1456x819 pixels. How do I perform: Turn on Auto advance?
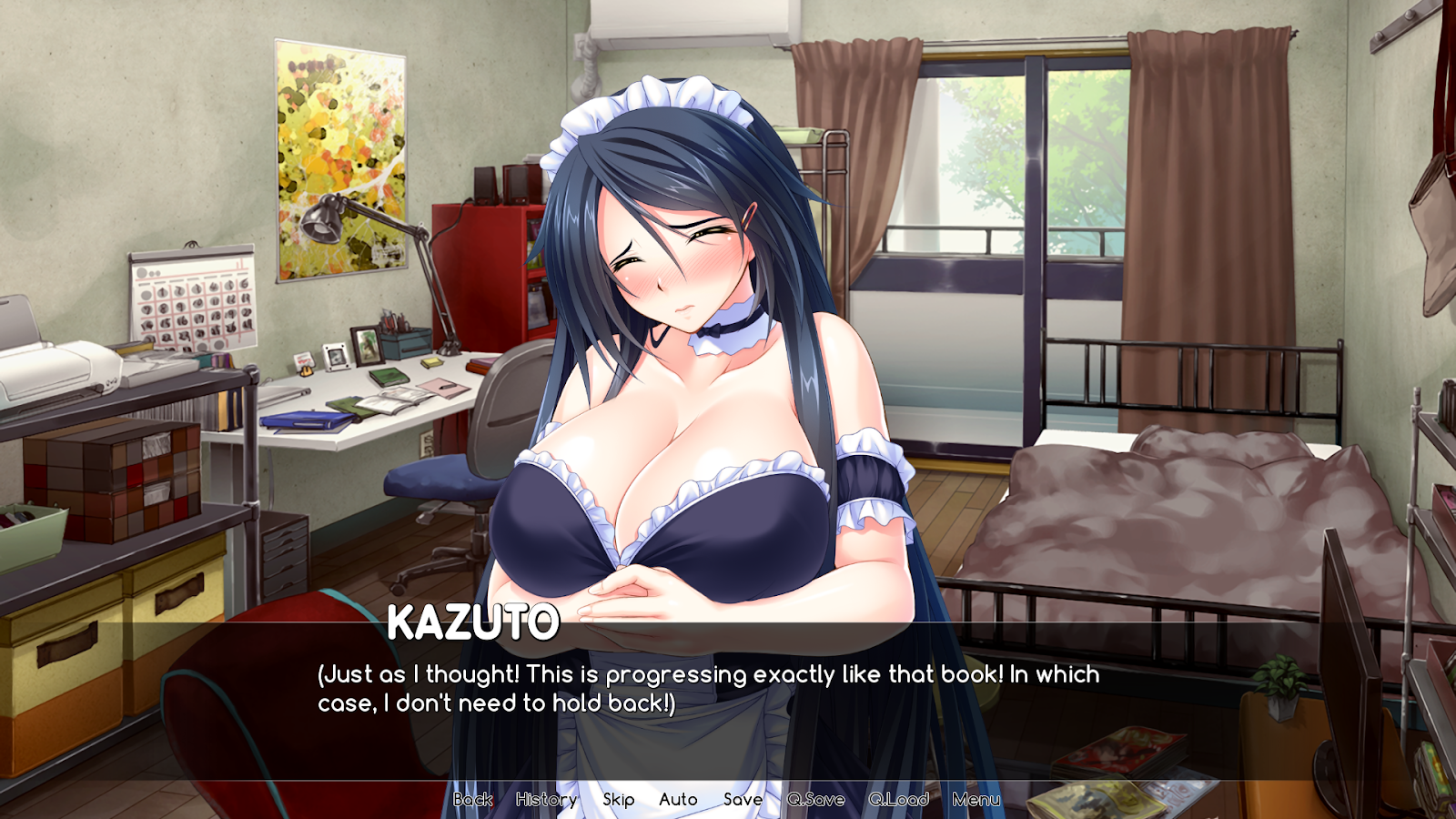coord(678,799)
